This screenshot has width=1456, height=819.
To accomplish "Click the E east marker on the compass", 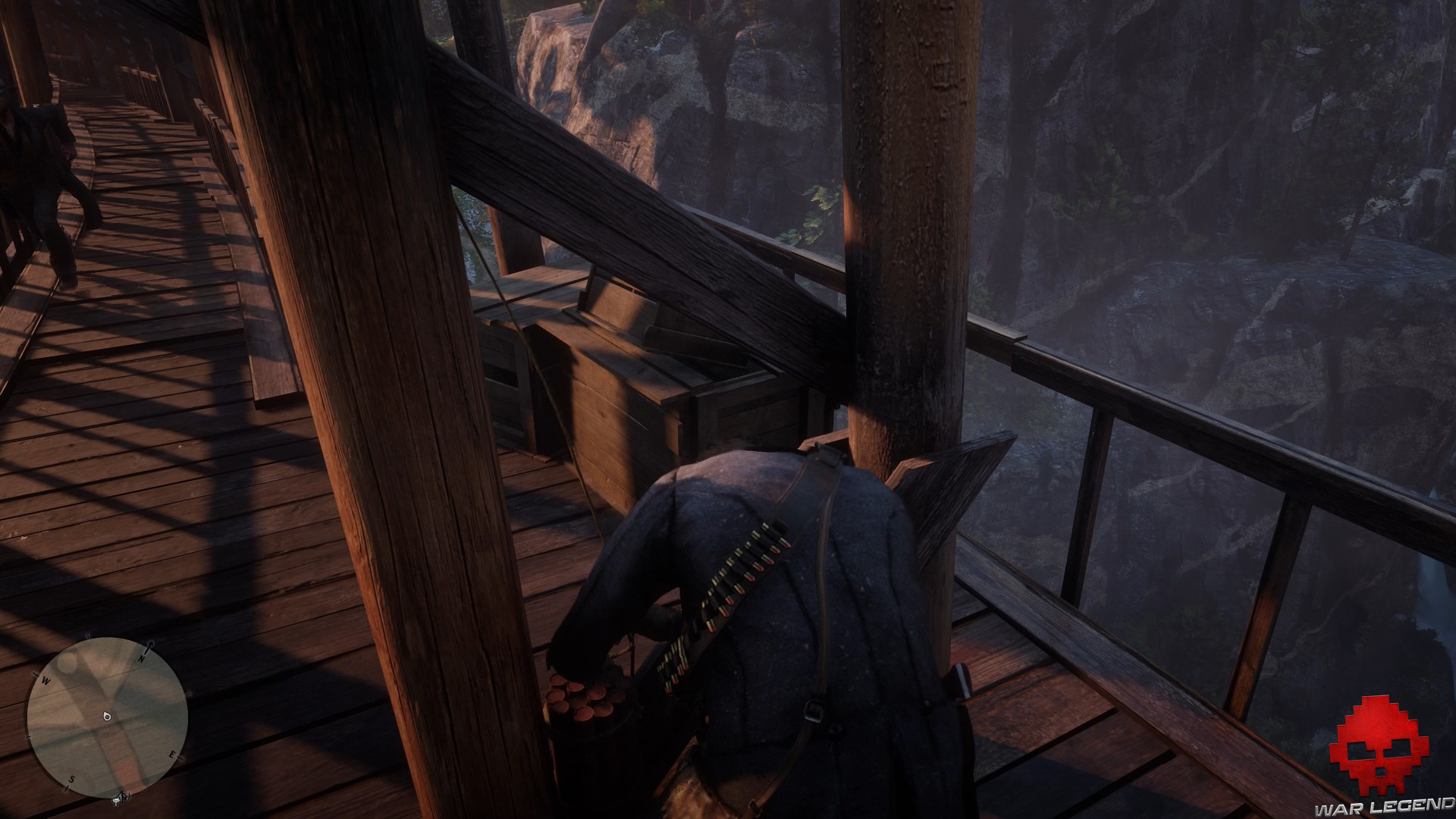I will pos(172,755).
